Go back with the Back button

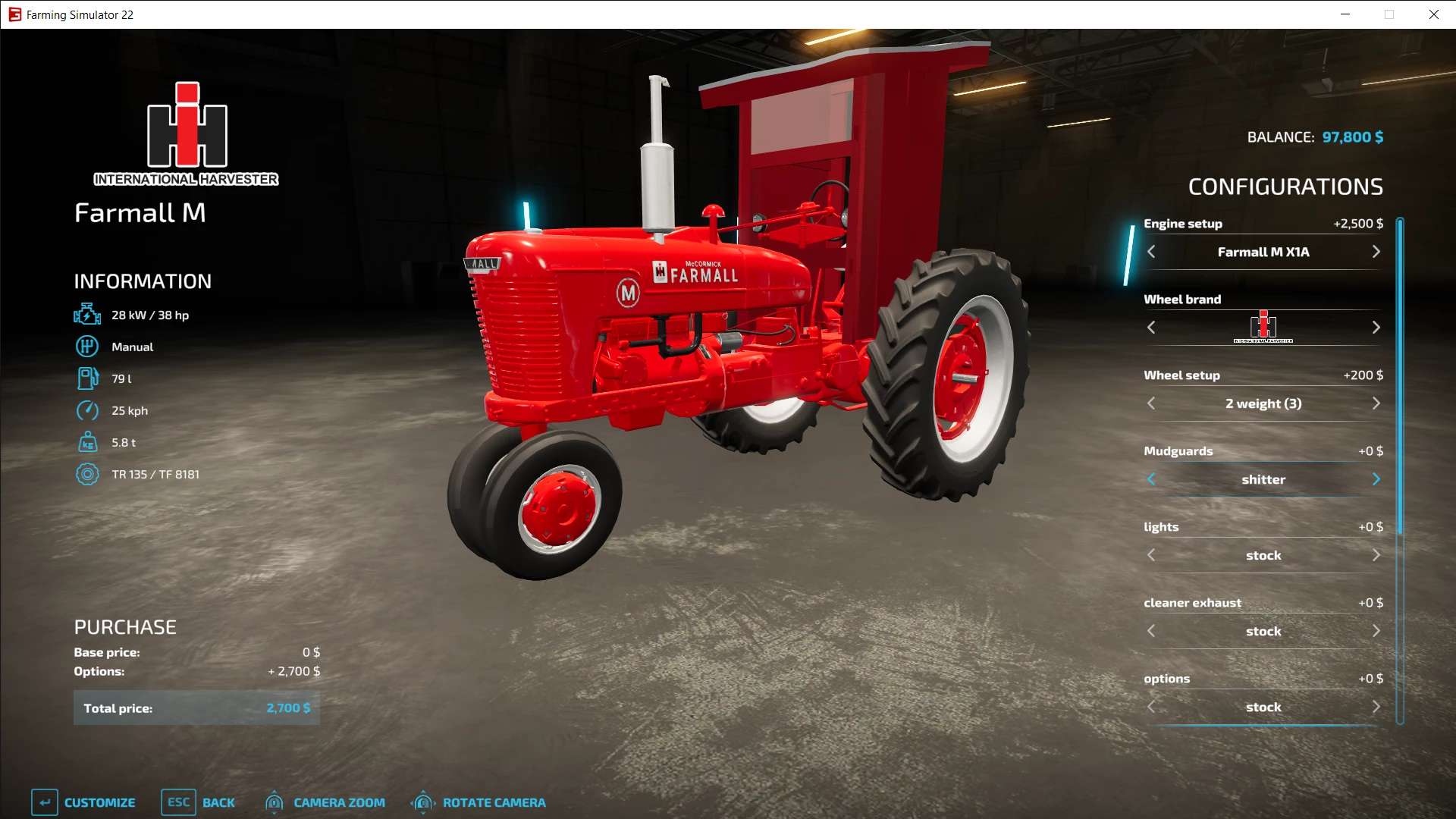[199, 802]
